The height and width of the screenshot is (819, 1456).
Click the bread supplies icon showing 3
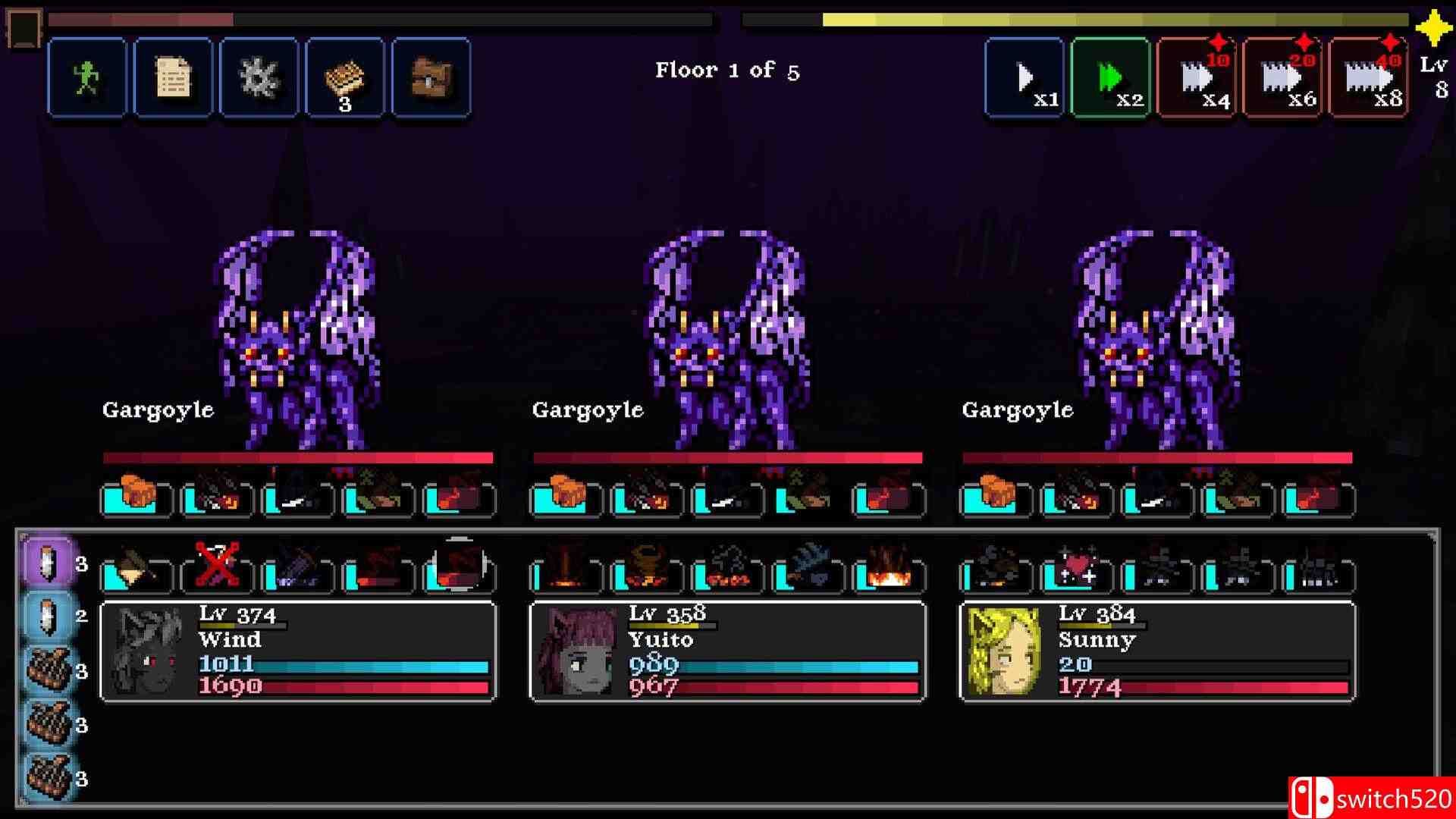point(345,76)
